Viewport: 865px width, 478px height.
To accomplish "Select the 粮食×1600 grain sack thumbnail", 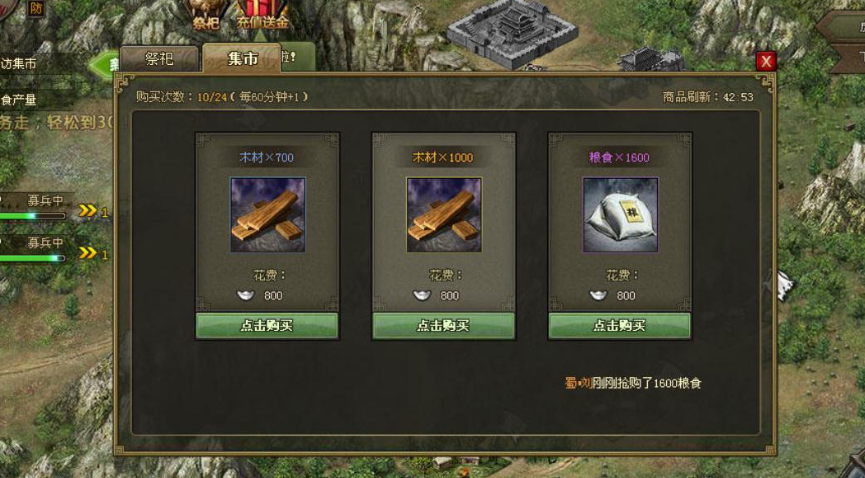I will coord(620,215).
